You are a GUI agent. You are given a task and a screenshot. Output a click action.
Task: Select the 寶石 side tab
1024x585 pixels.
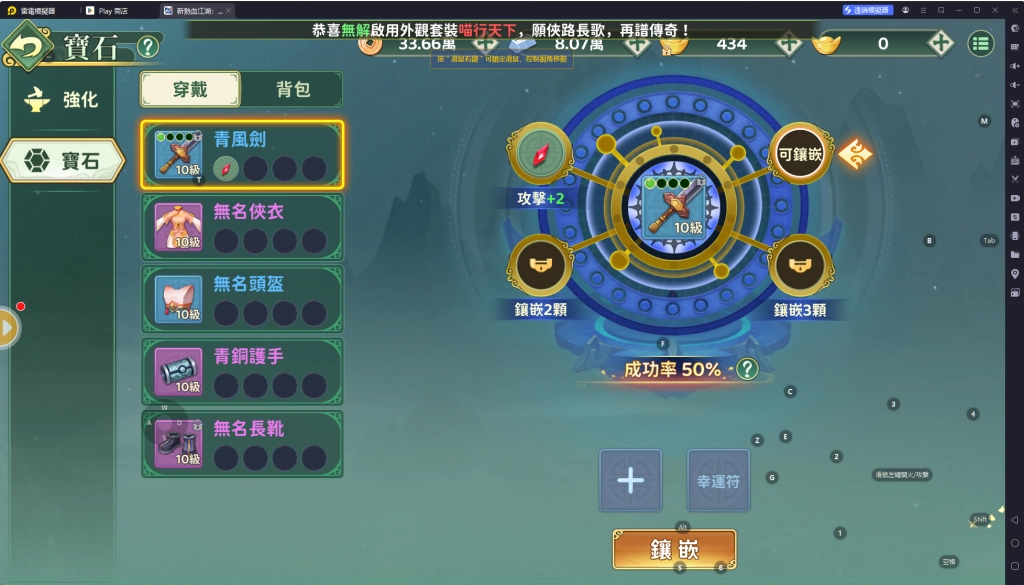pos(63,160)
